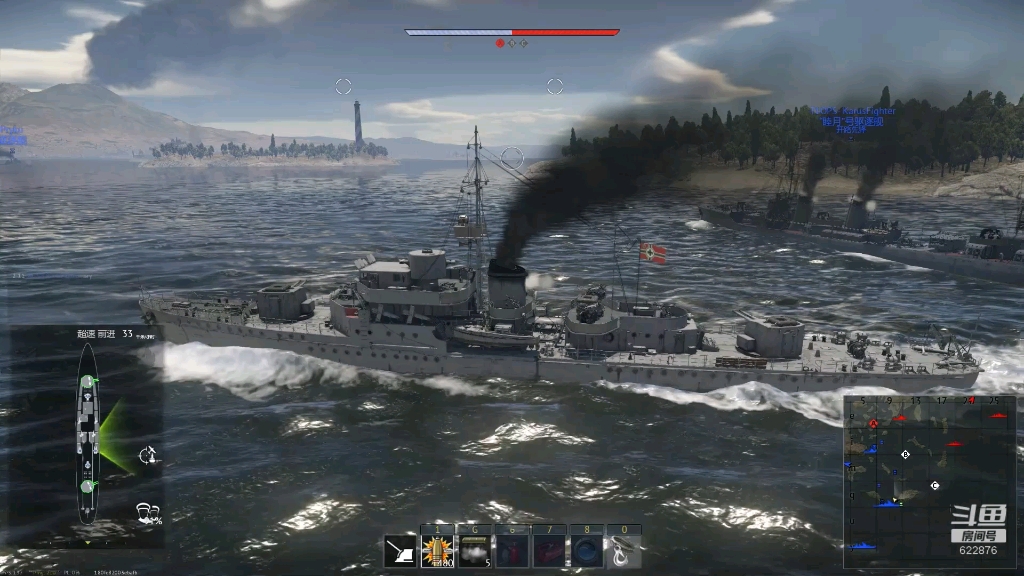Use the red repair toolkit slot

(548, 551)
